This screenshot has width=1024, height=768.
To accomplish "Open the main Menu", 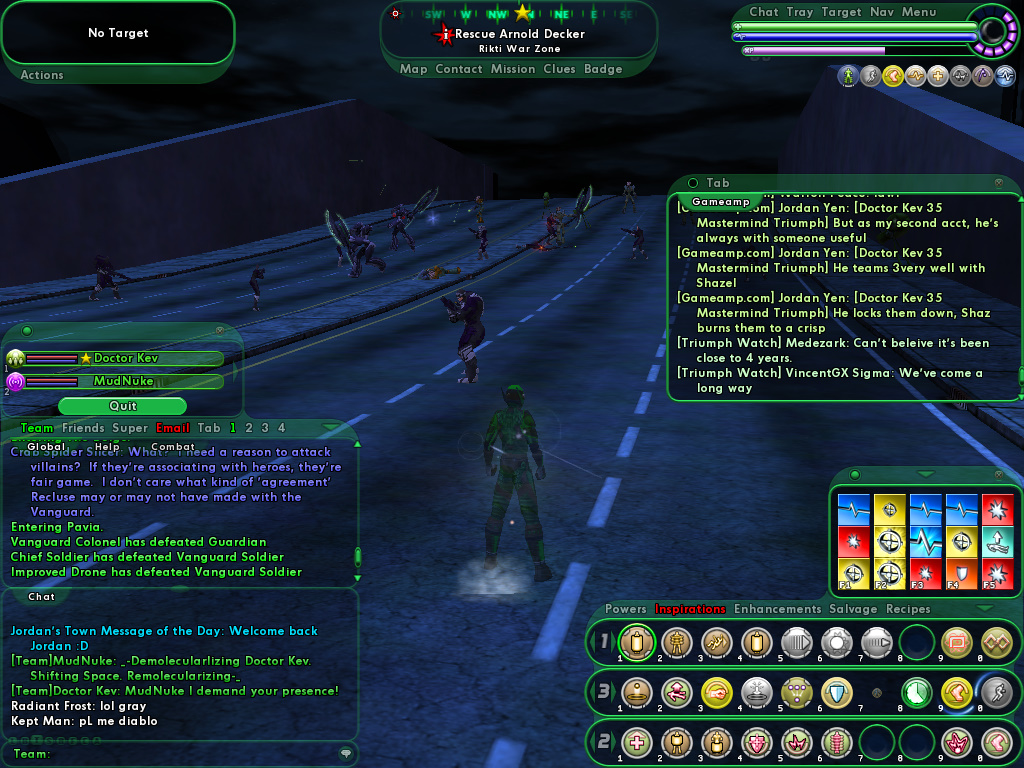I will (x=919, y=12).
